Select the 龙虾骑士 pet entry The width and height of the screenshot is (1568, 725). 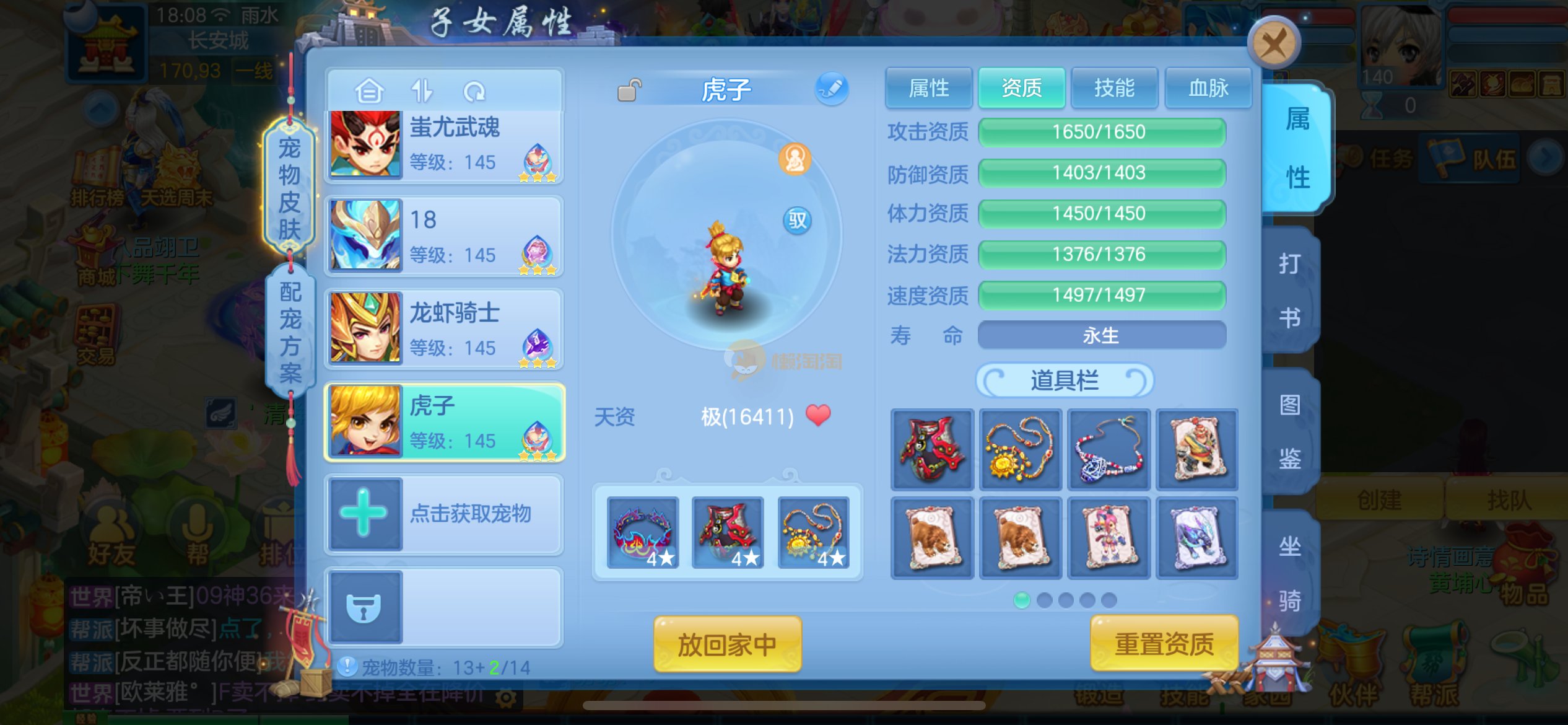pyautogui.click(x=444, y=329)
